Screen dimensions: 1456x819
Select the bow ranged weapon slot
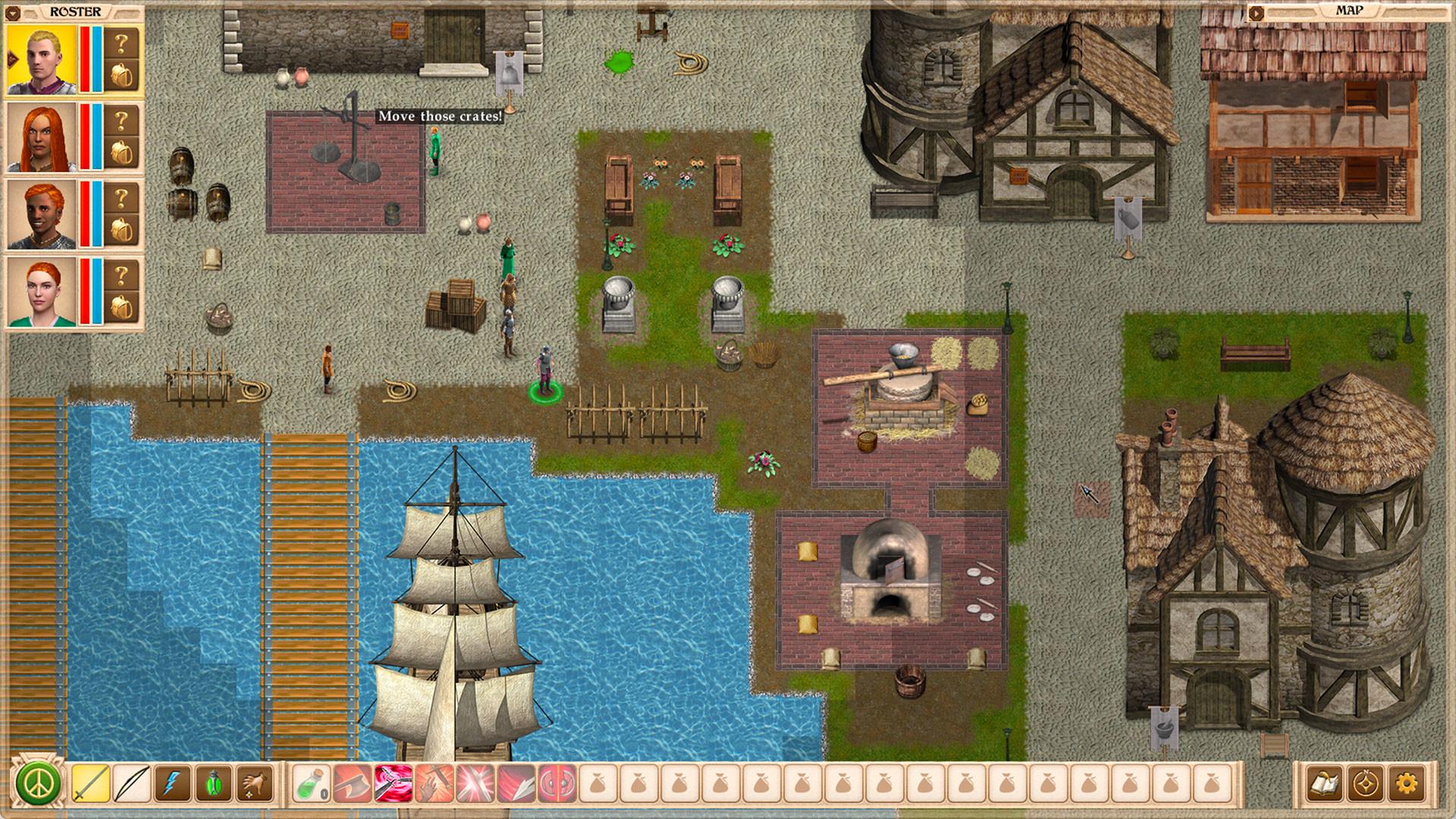click(131, 783)
